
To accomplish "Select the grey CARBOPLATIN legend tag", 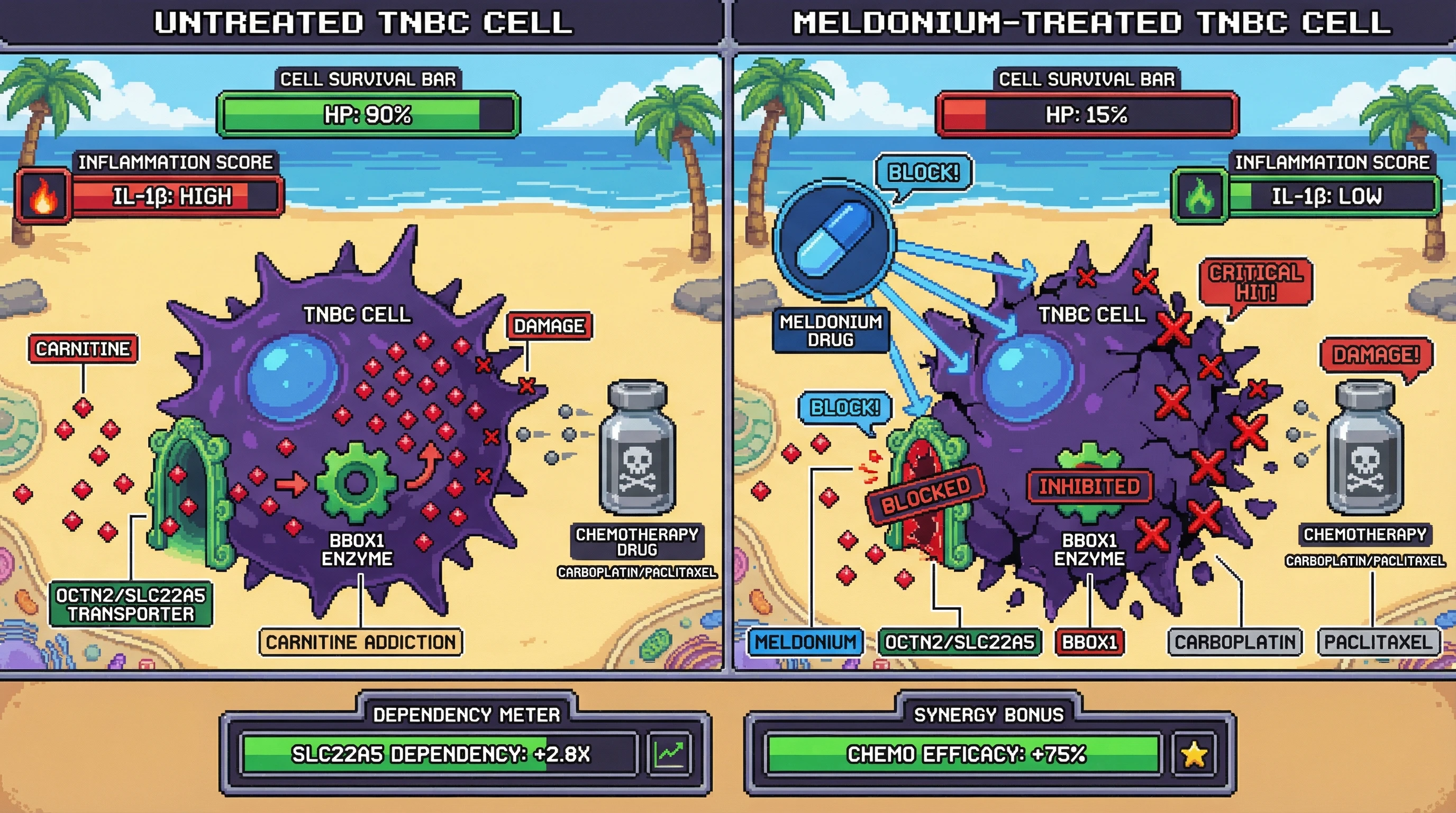I will [1235, 642].
